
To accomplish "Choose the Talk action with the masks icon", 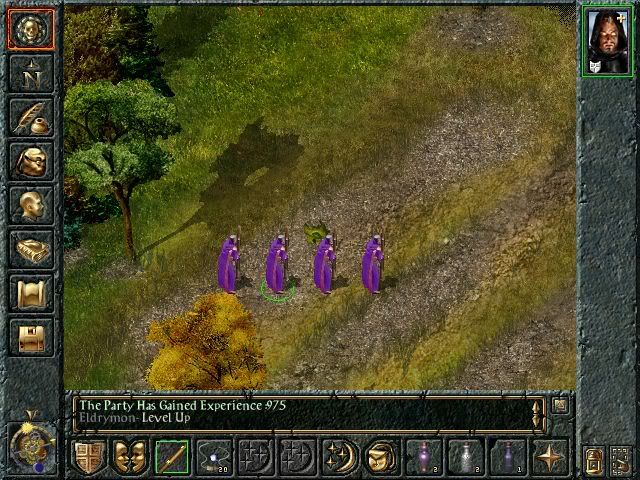I will (x=131, y=457).
